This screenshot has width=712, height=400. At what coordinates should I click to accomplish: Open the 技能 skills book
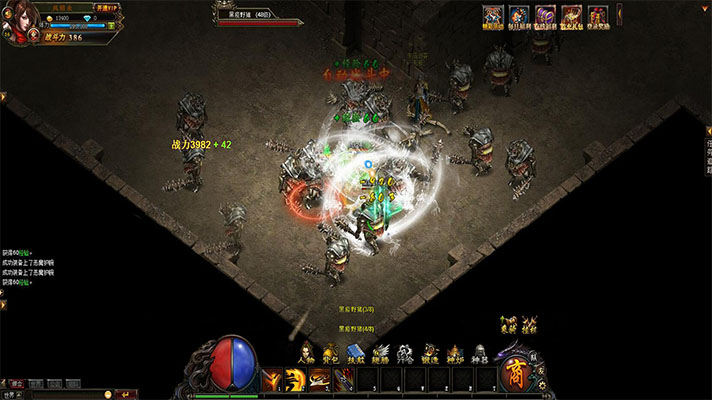[x=356, y=351]
